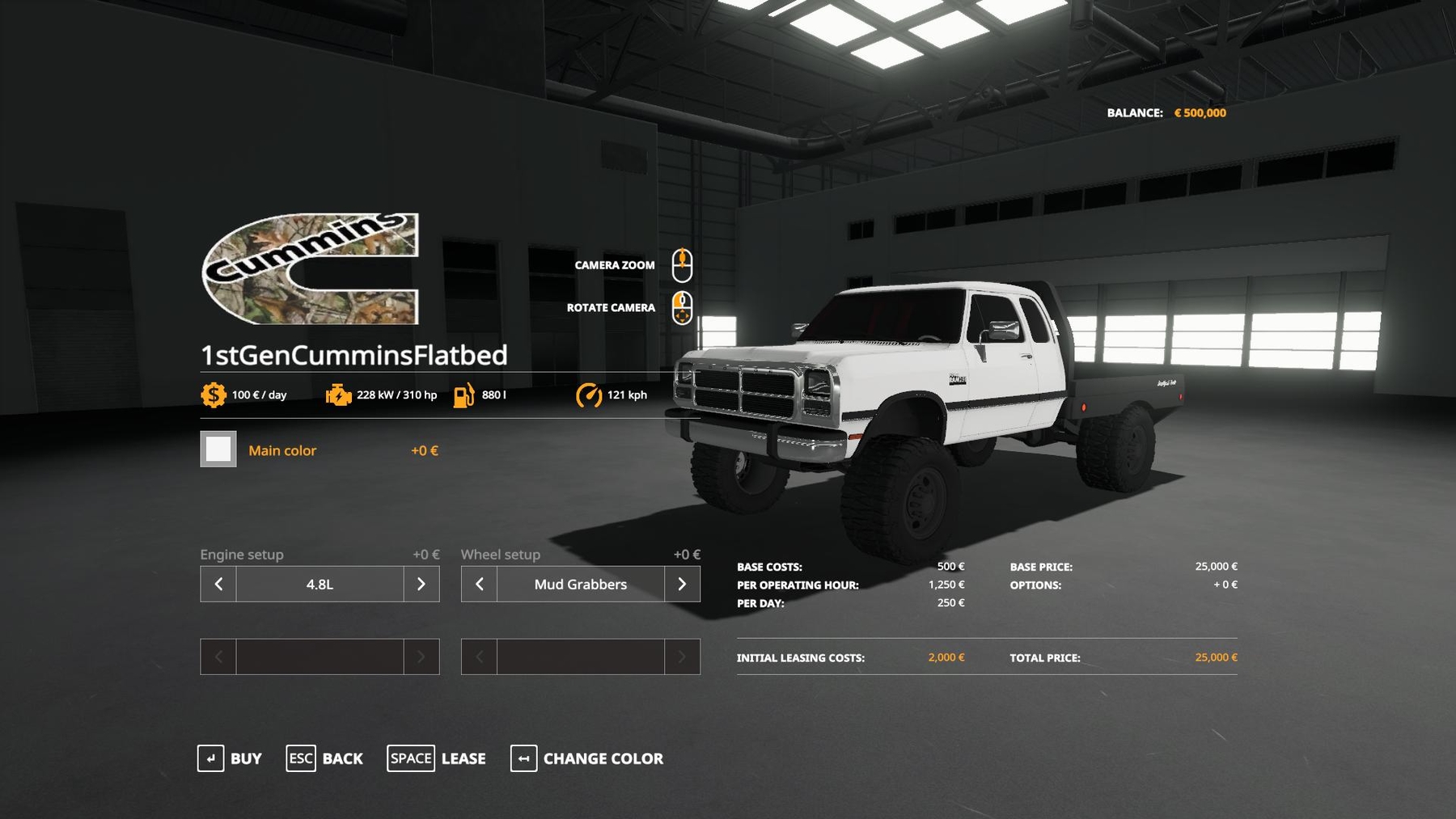Select the white Main color swatch
The height and width of the screenshot is (819, 1456).
[218, 450]
